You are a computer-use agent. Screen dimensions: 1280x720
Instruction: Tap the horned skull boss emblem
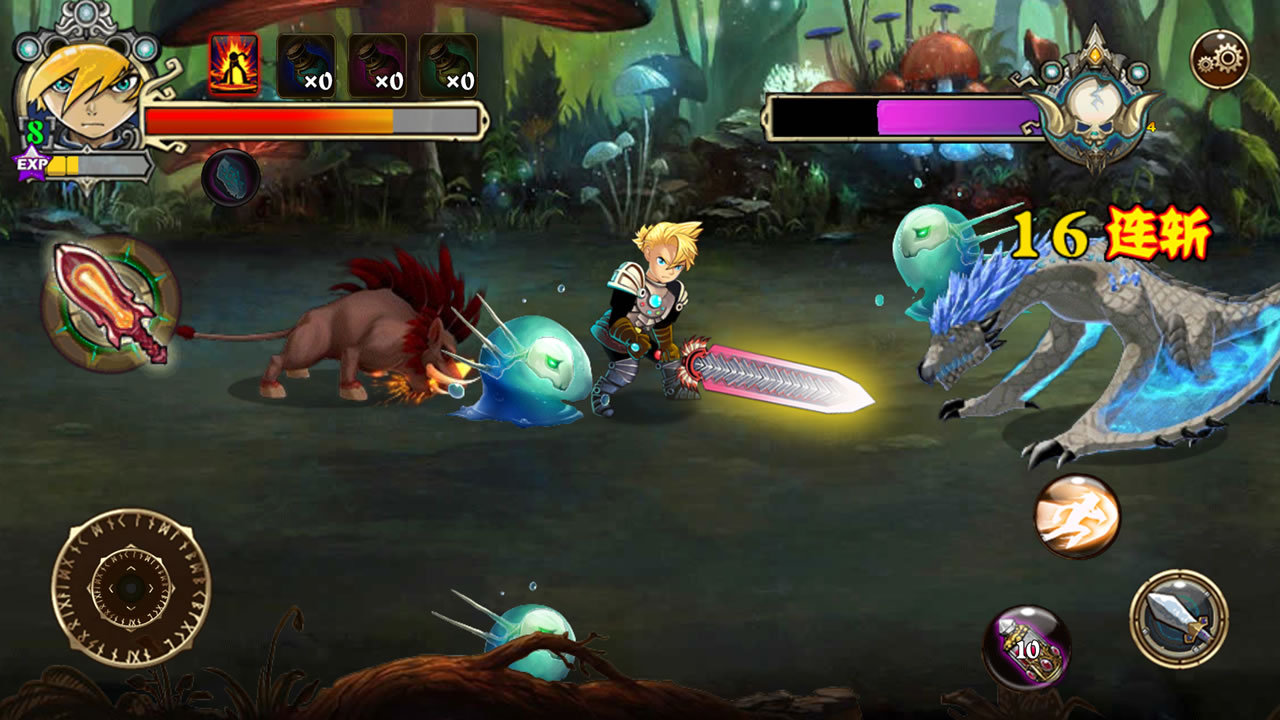point(1095,110)
